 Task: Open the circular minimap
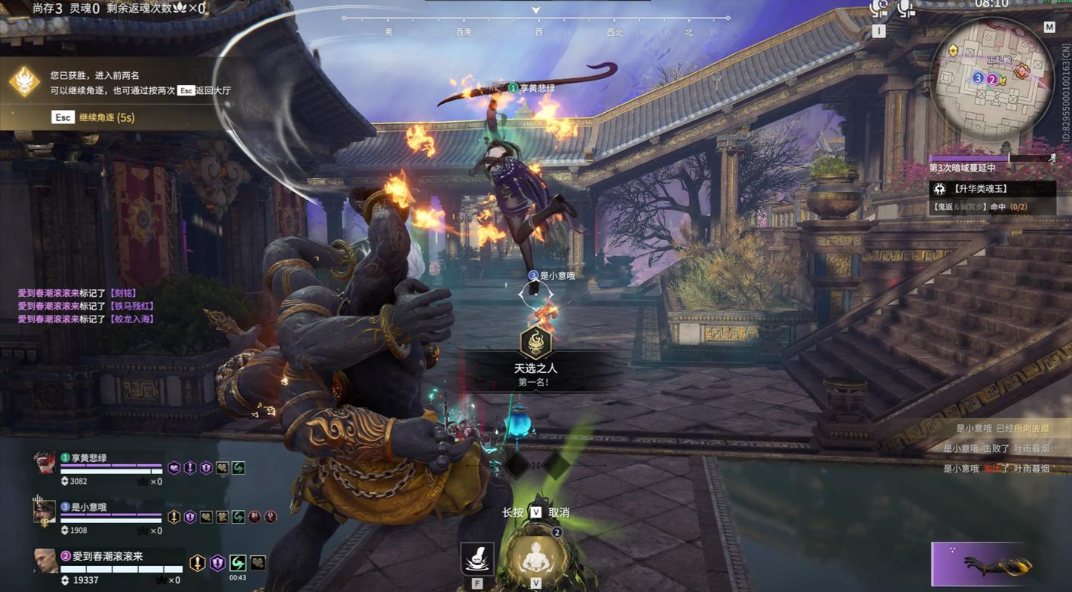[991, 75]
